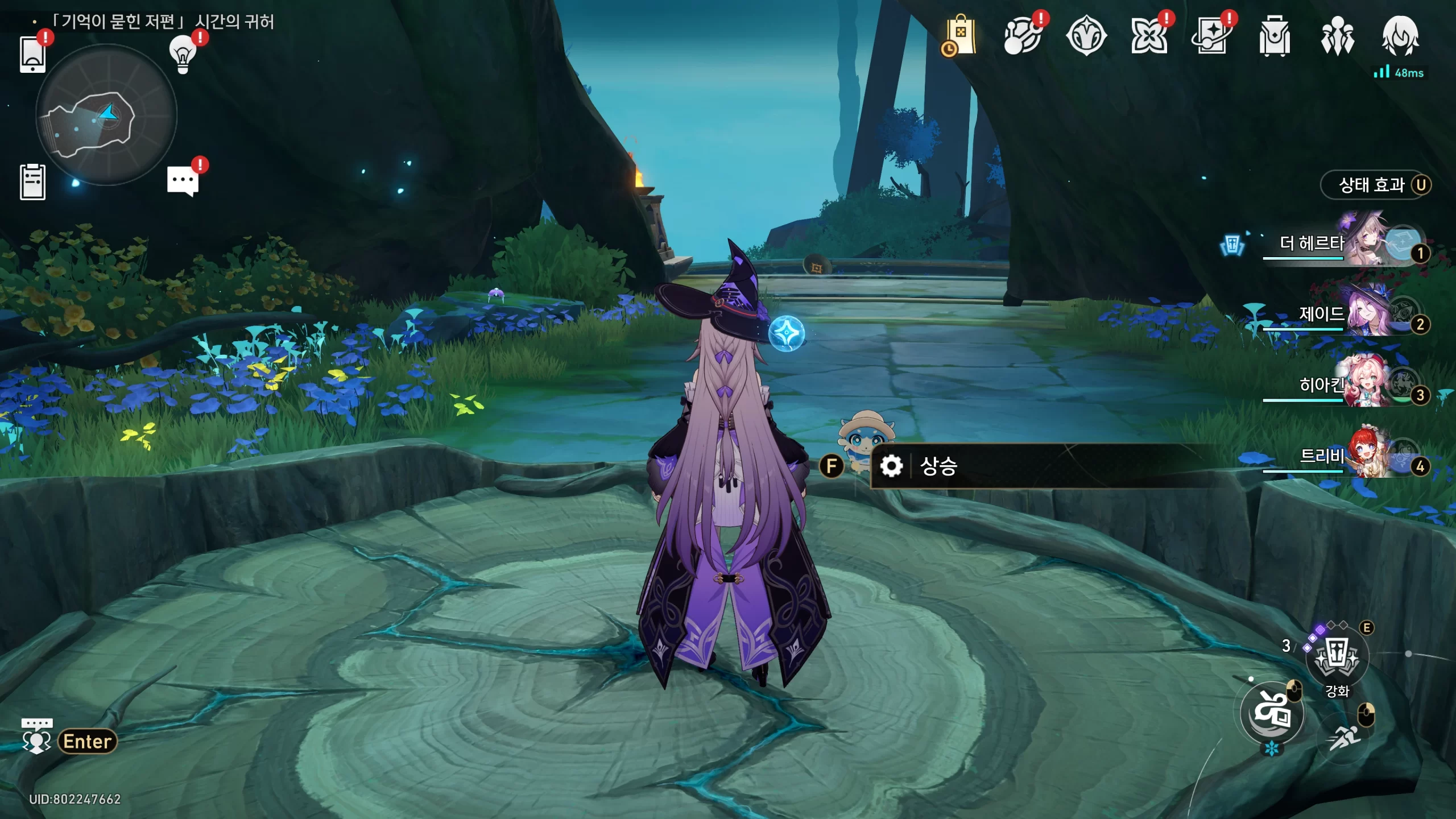Open the warp planet icon

click(x=1023, y=36)
